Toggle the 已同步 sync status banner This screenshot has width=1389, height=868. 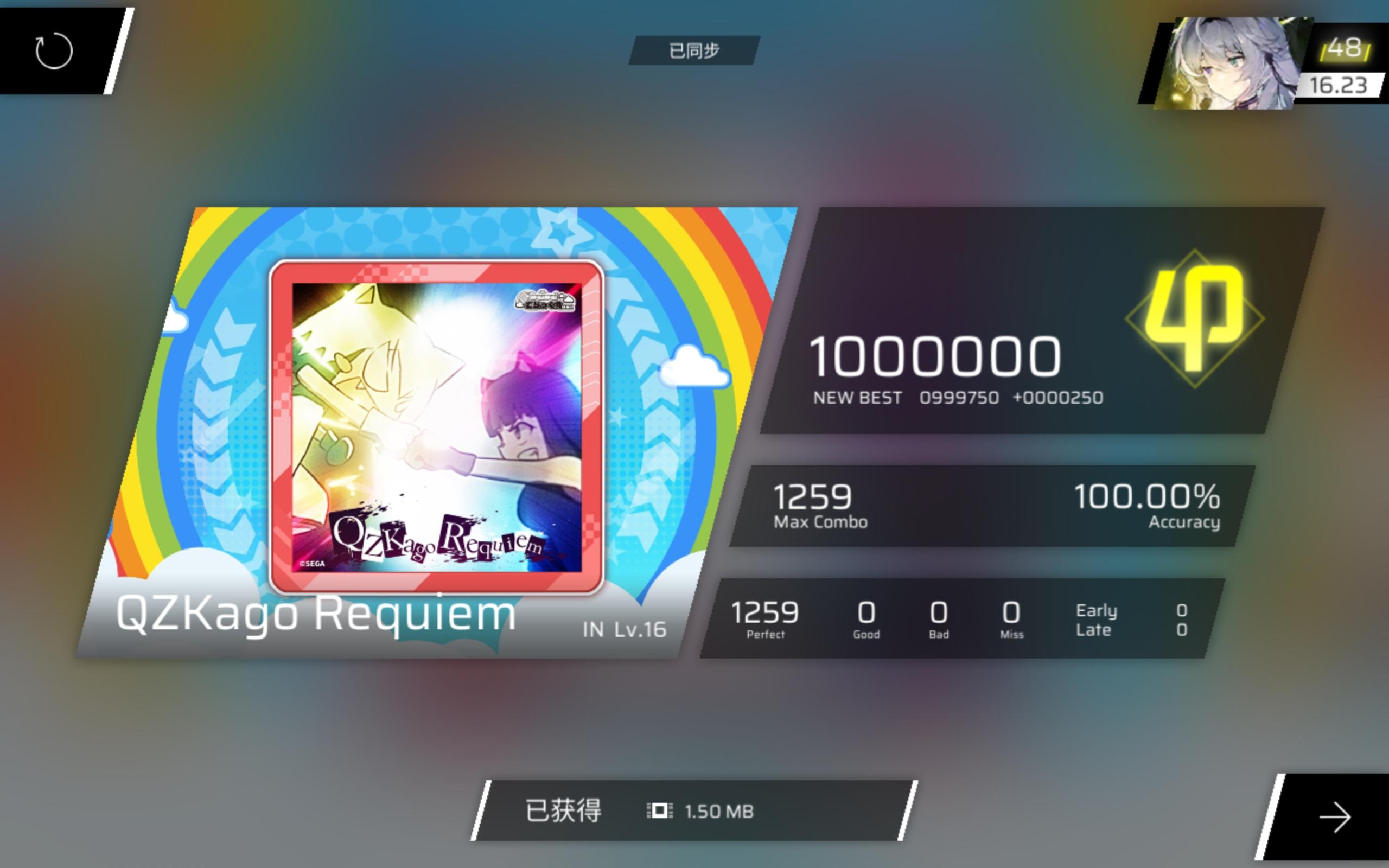click(x=693, y=49)
